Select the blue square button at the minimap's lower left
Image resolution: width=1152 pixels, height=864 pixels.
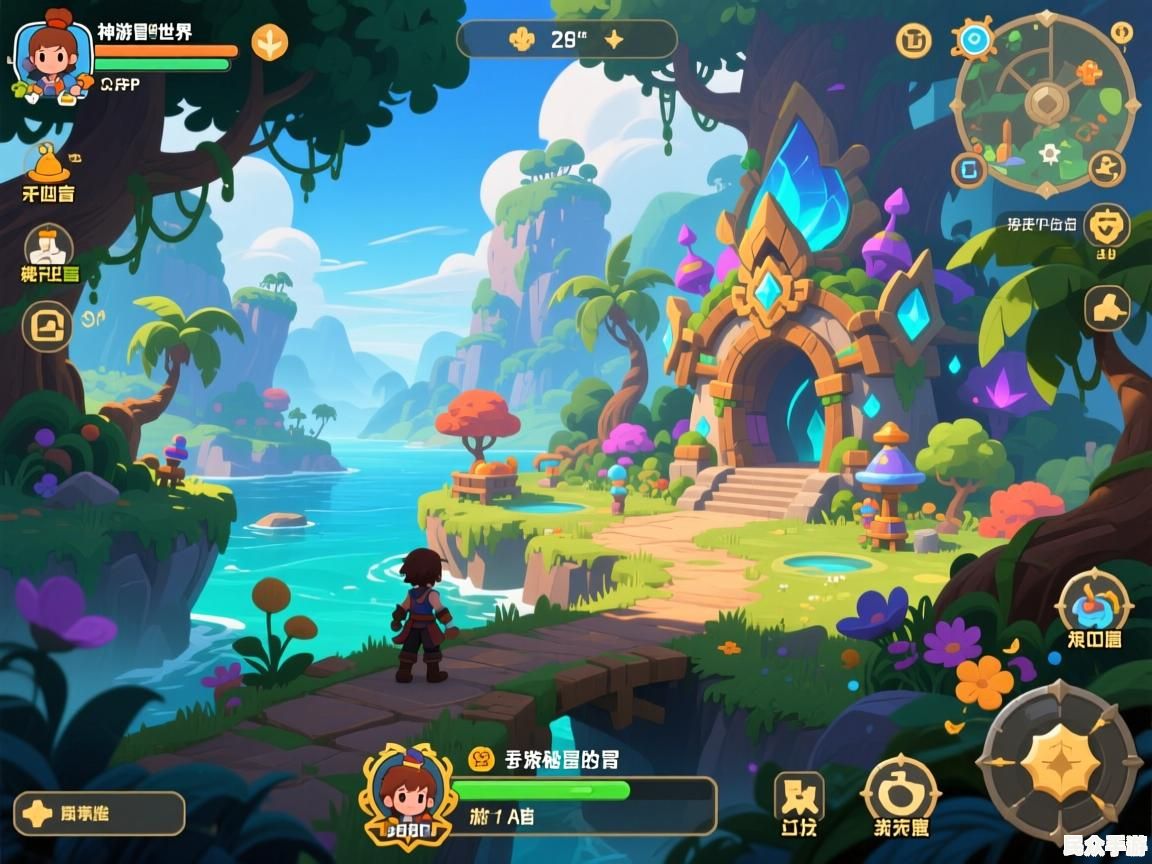pos(969,170)
